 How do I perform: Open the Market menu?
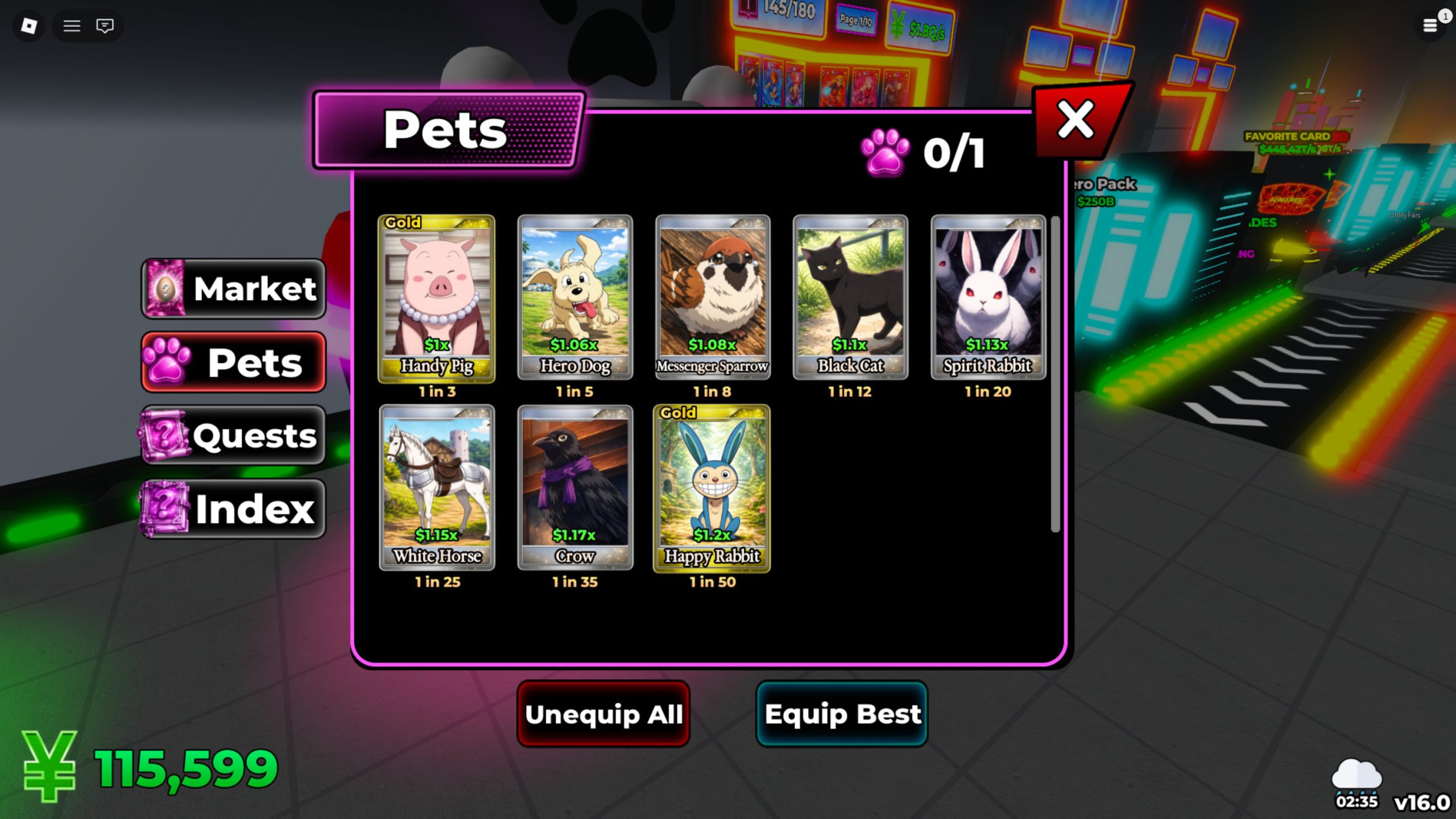tap(234, 288)
